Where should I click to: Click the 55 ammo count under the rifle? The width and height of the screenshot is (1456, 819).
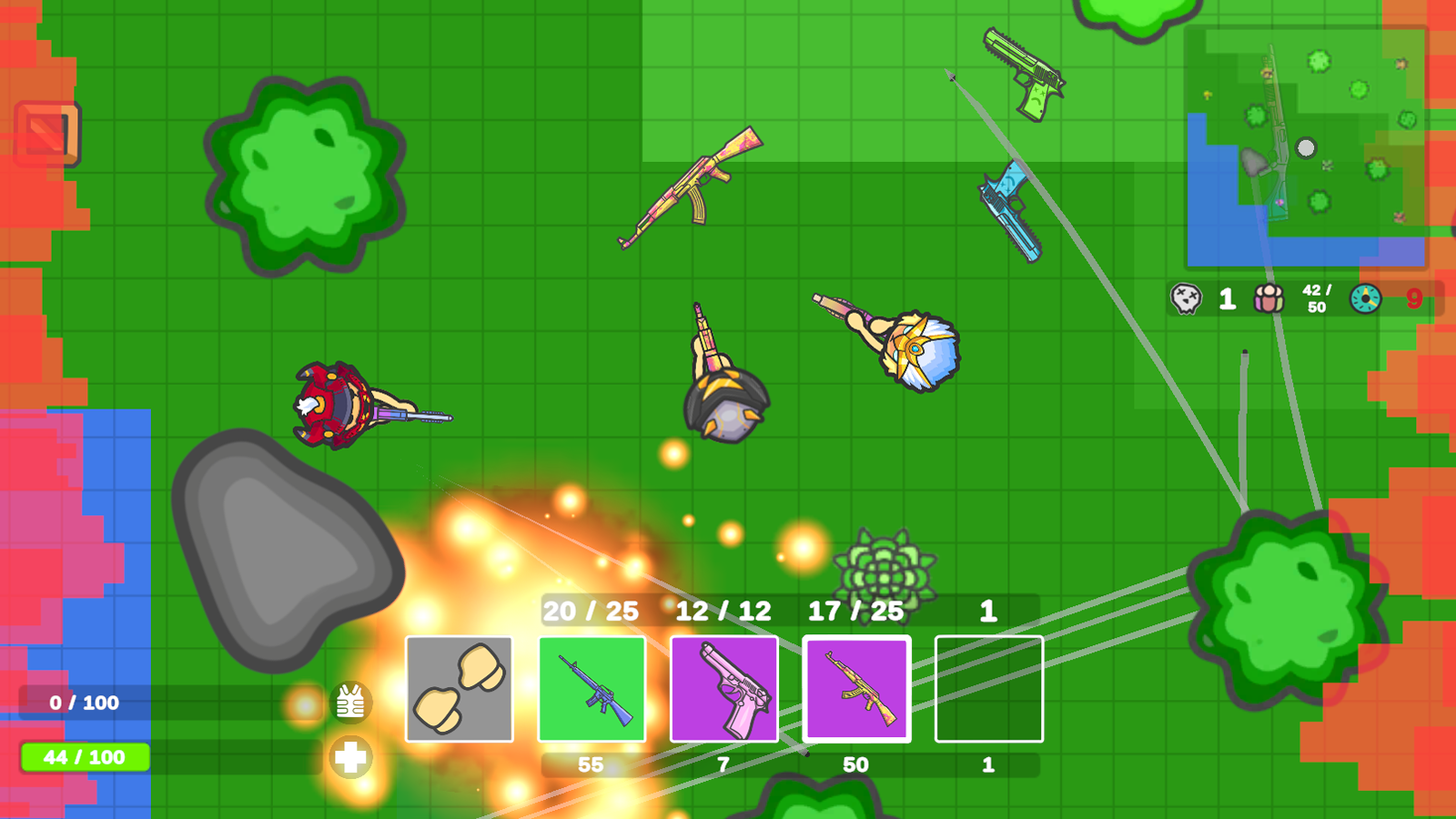pyautogui.click(x=591, y=764)
